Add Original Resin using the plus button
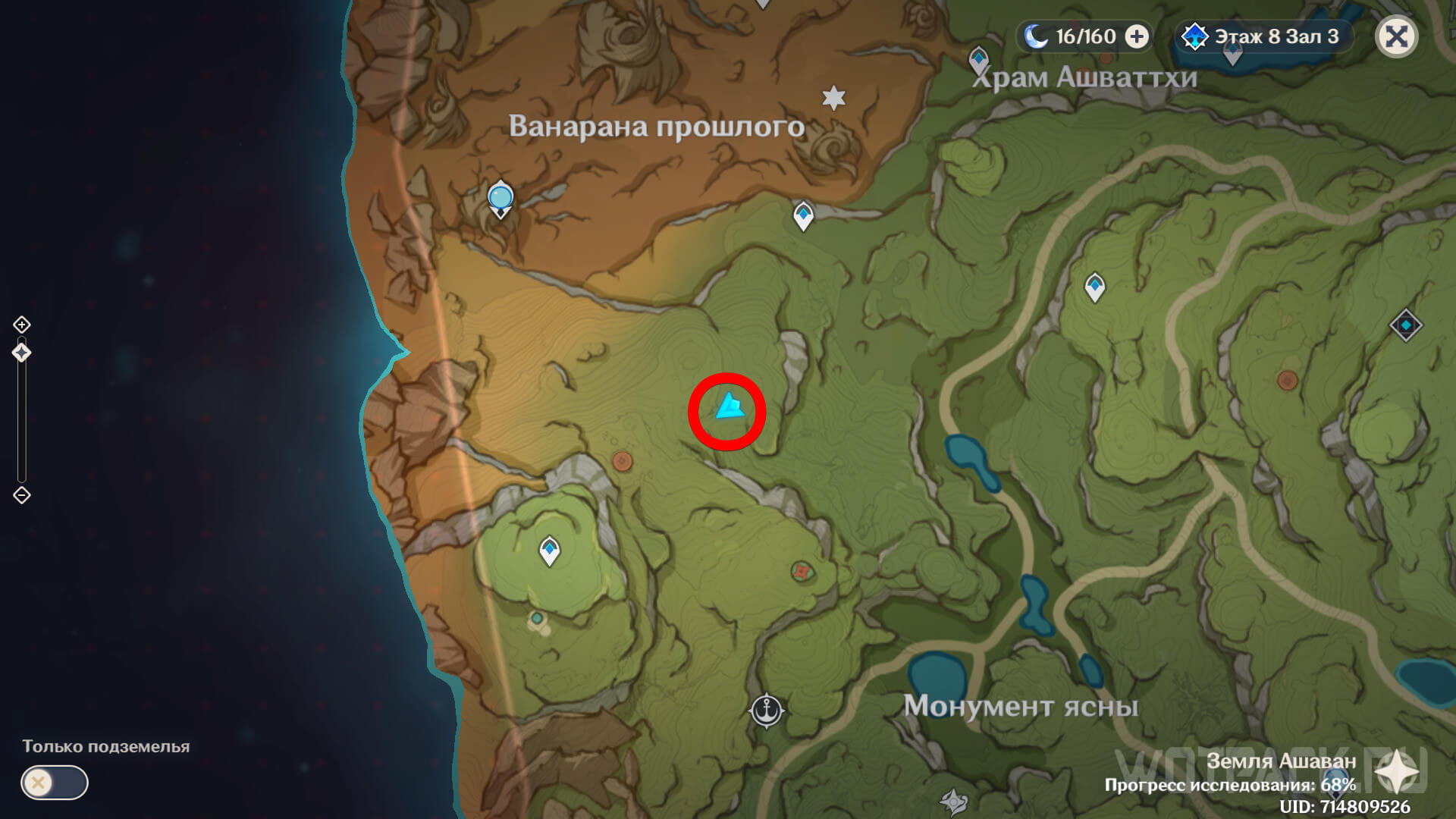Viewport: 1456px width, 819px height. 1136,36
